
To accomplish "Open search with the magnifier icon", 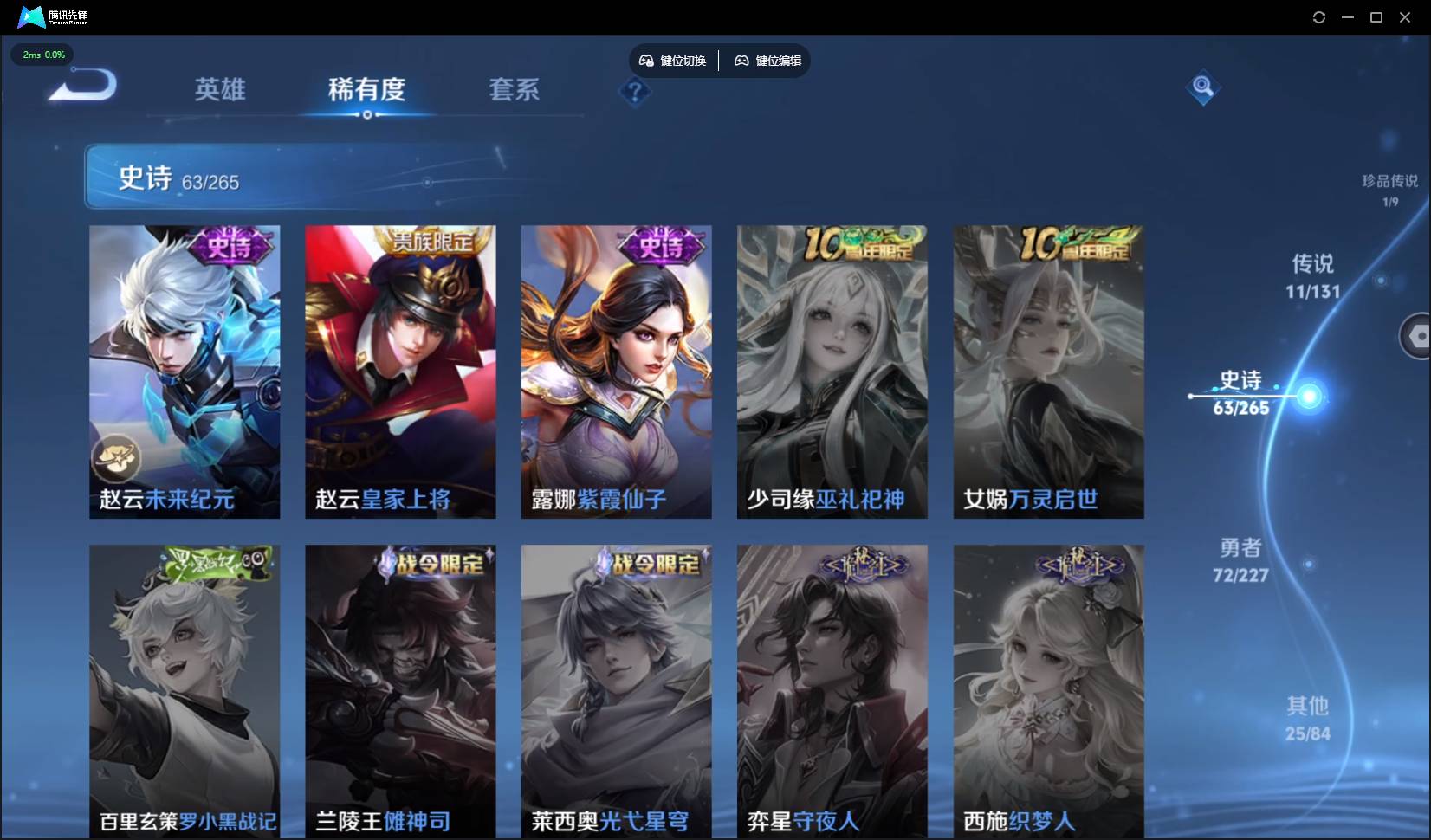I will [x=1202, y=87].
